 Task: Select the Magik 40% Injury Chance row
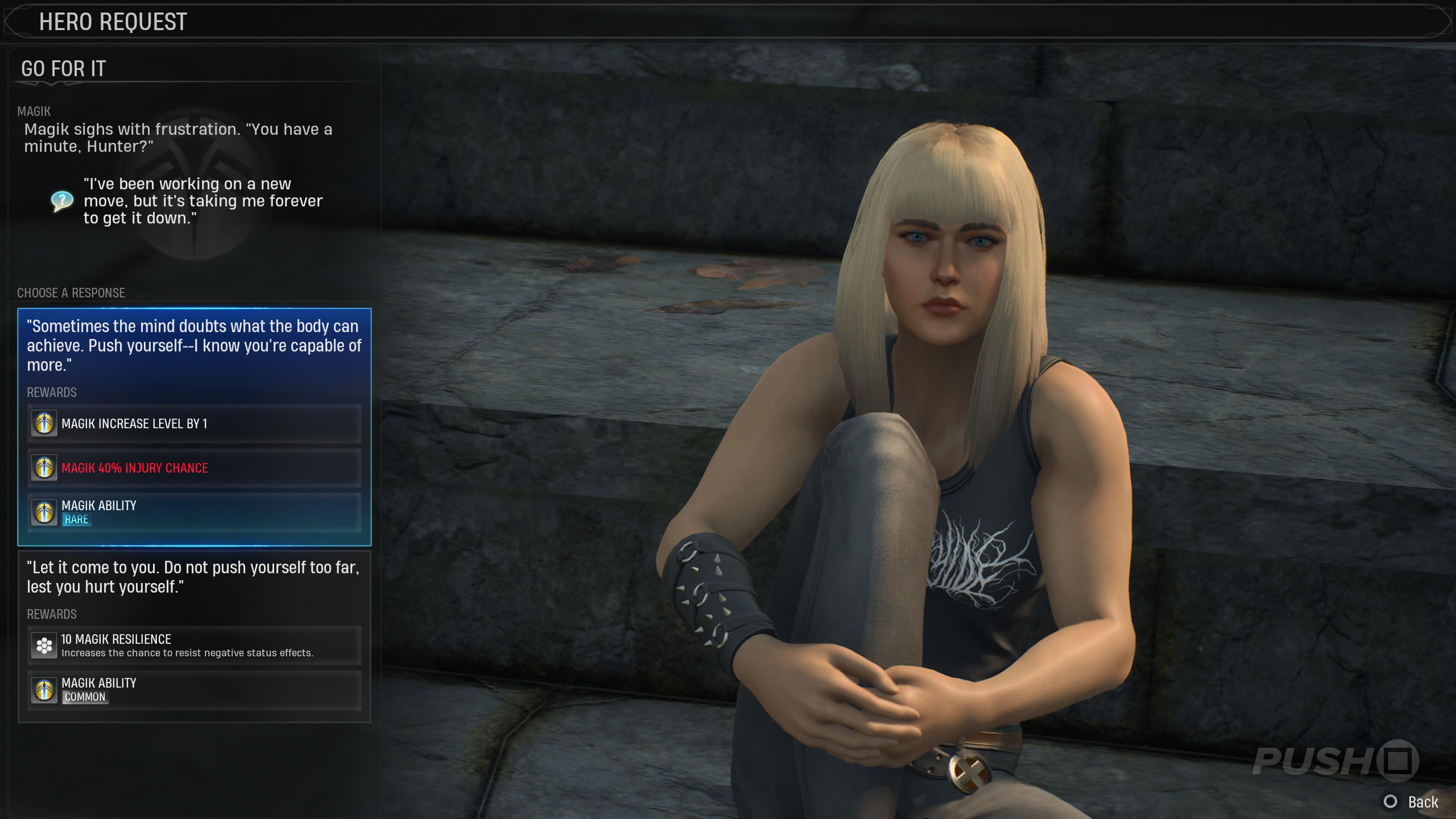click(x=194, y=468)
